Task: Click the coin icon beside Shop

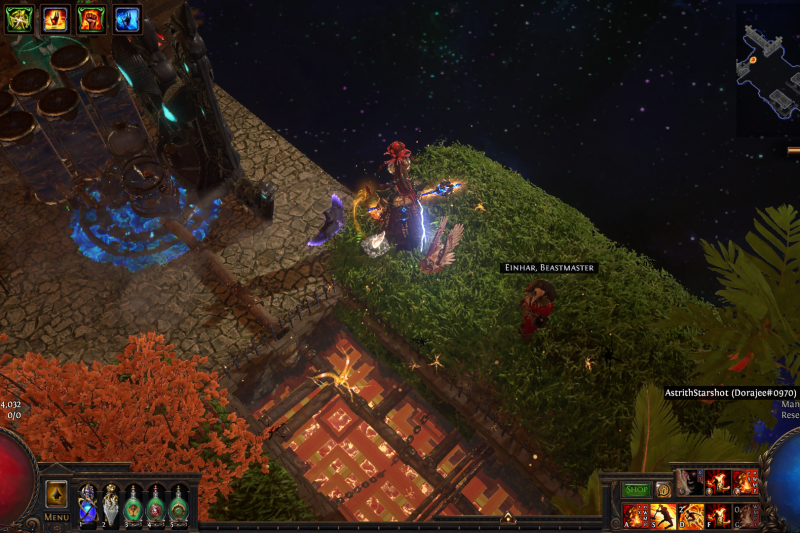Action: coord(662,490)
